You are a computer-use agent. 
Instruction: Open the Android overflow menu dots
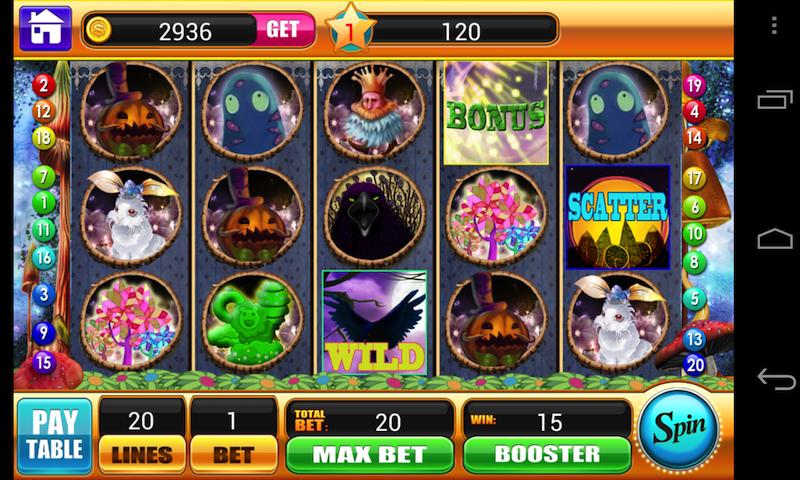[x=775, y=24]
